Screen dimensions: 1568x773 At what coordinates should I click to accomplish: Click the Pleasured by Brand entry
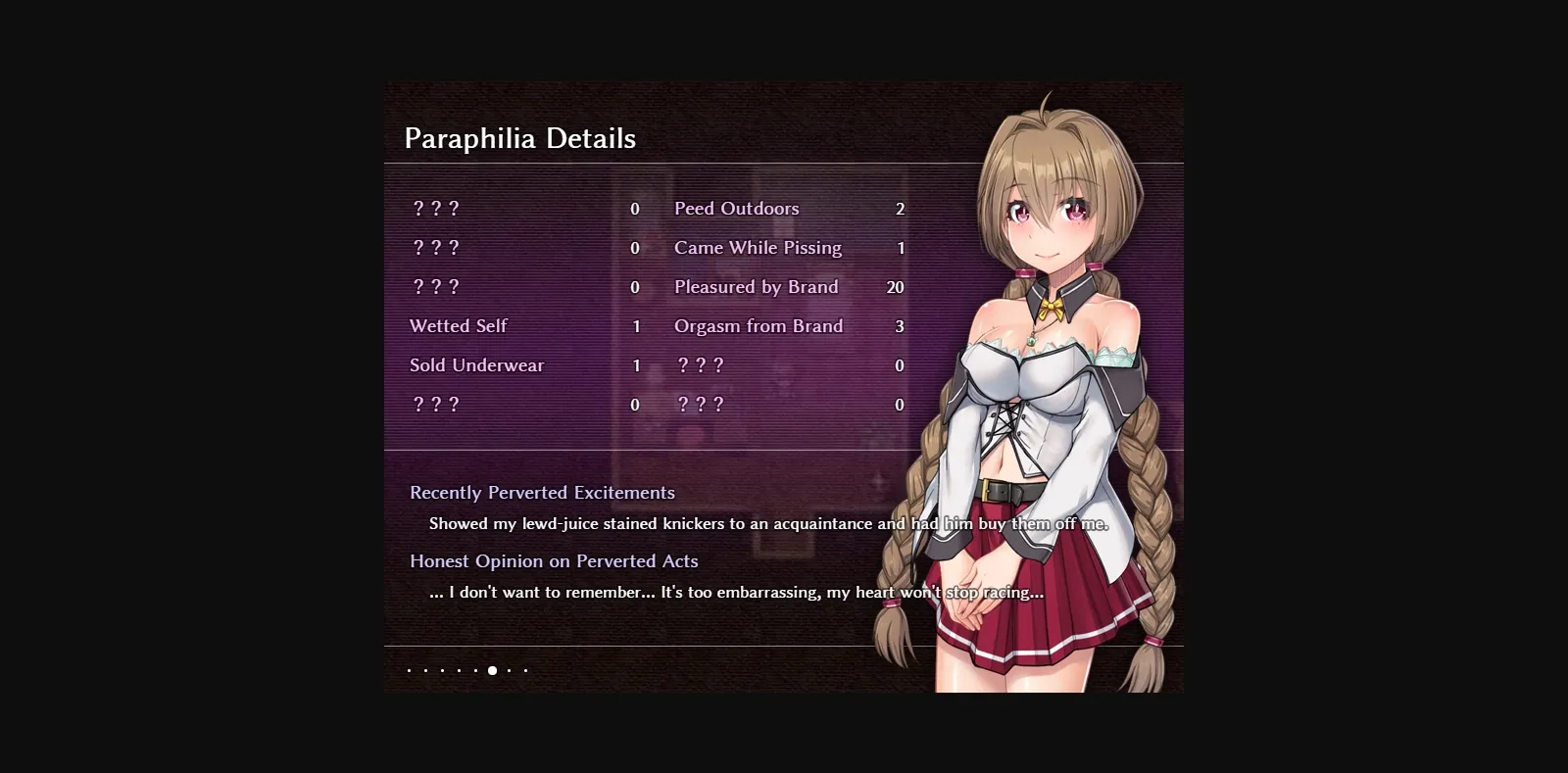756,286
